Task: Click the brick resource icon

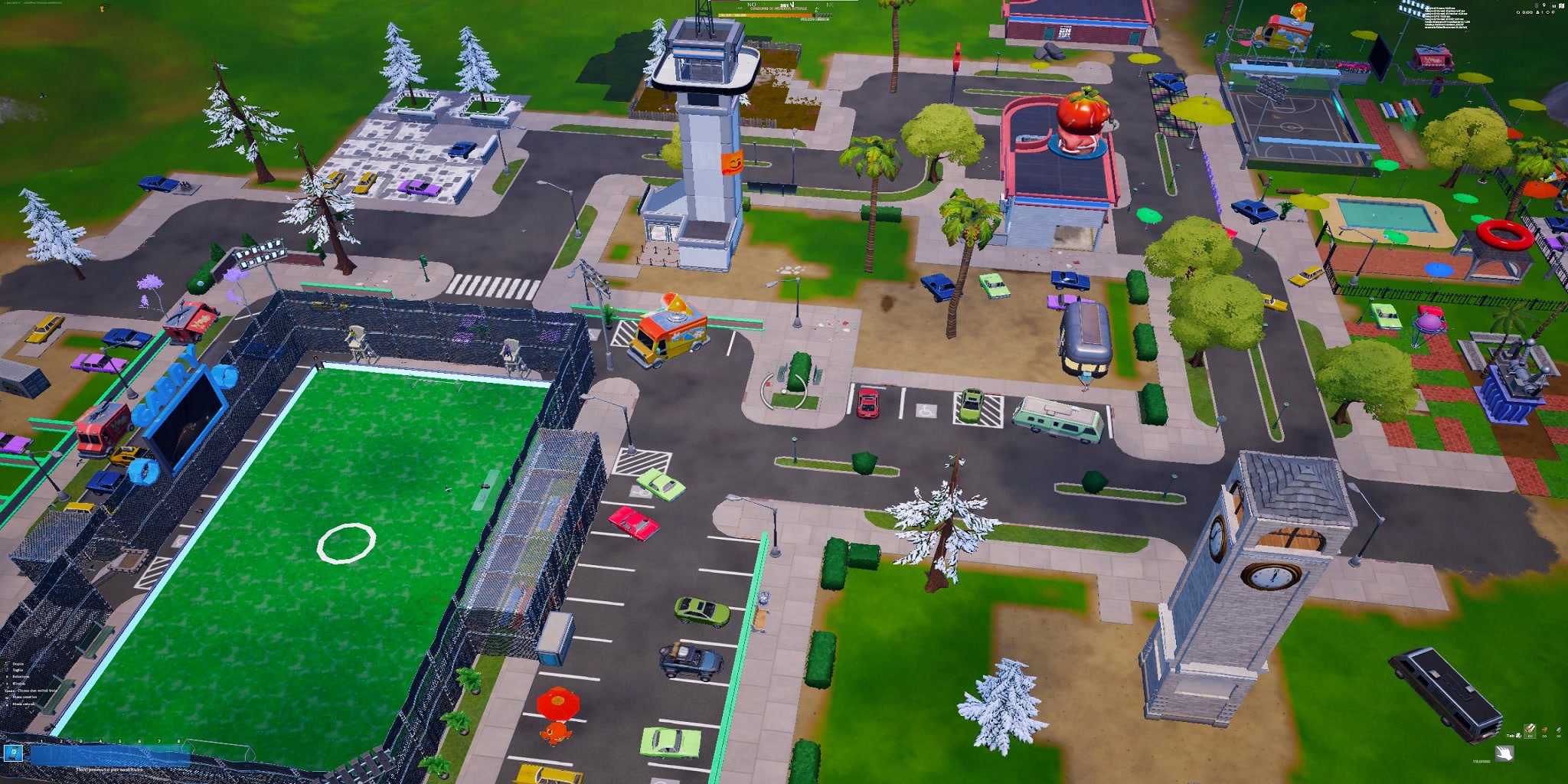Action: [1544, 730]
